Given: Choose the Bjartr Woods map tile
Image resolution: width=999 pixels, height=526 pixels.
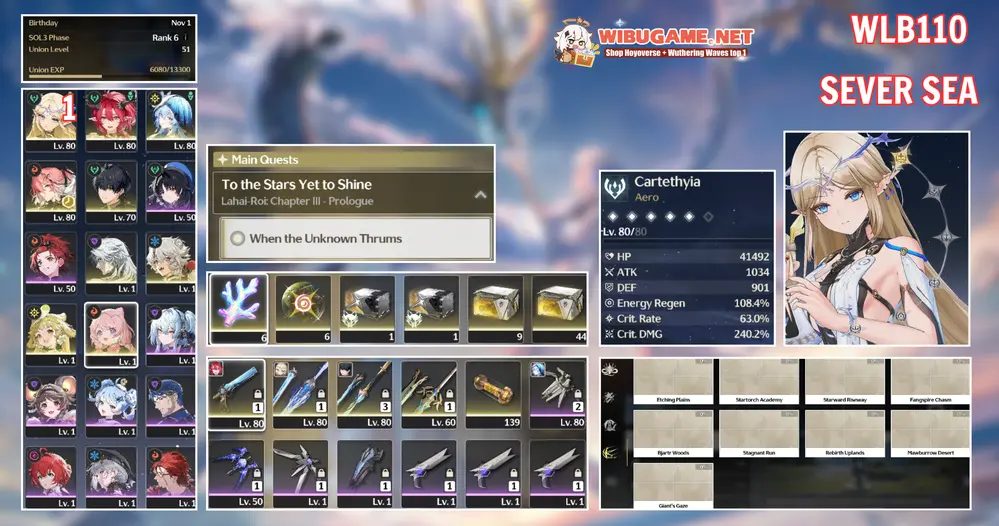Looking at the screenshot, I should pyautogui.click(x=673, y=432).
